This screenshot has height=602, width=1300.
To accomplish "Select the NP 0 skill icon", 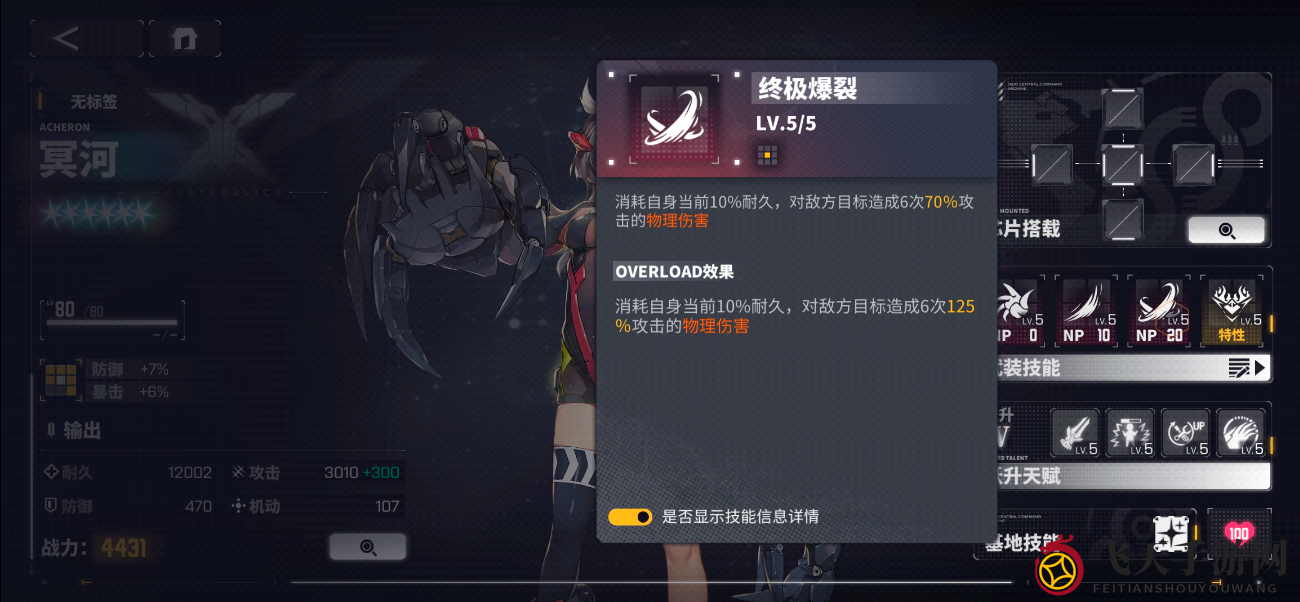I will 1016,311.
